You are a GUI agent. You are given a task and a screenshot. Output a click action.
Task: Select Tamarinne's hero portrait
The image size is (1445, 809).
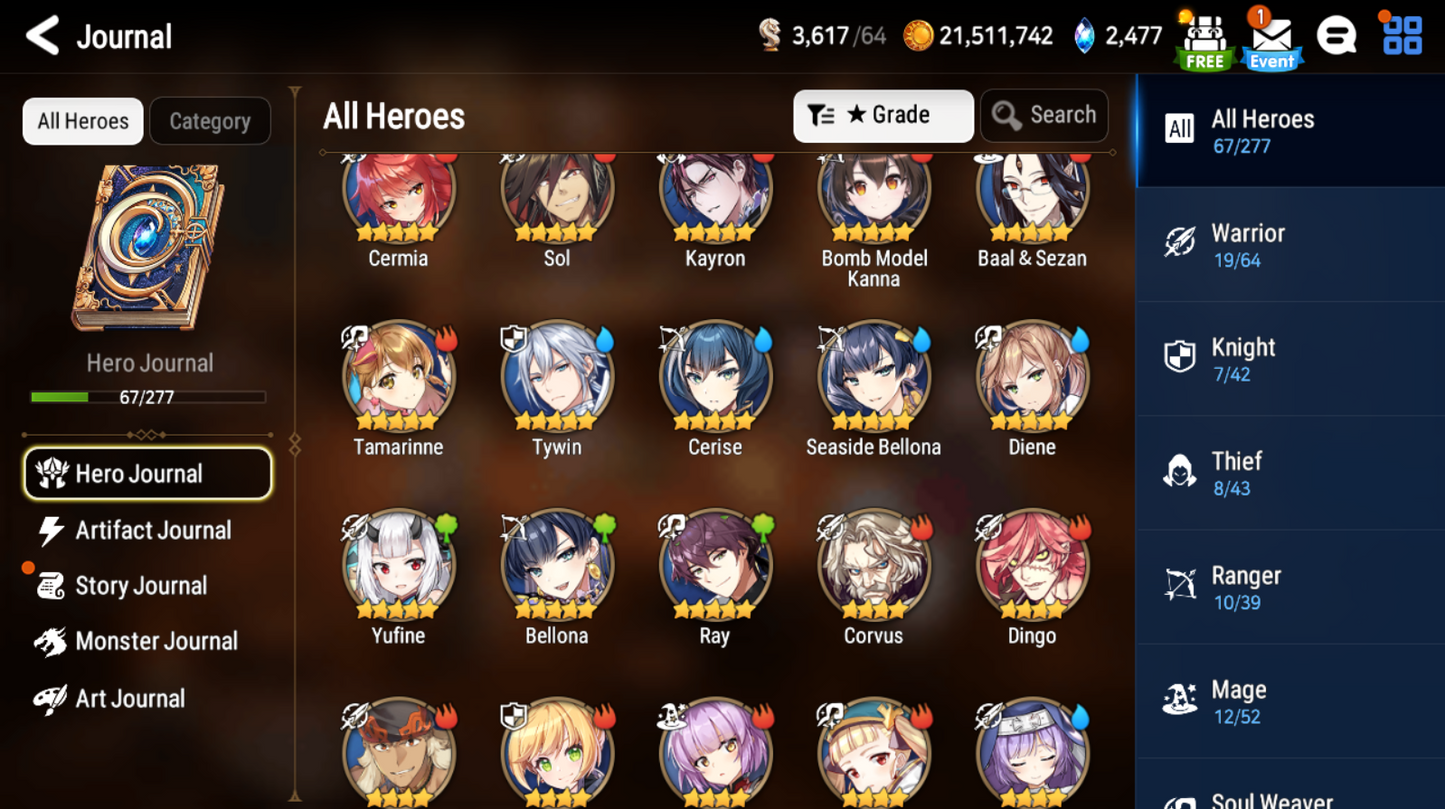pyautogui.click(x=398, y=378)
